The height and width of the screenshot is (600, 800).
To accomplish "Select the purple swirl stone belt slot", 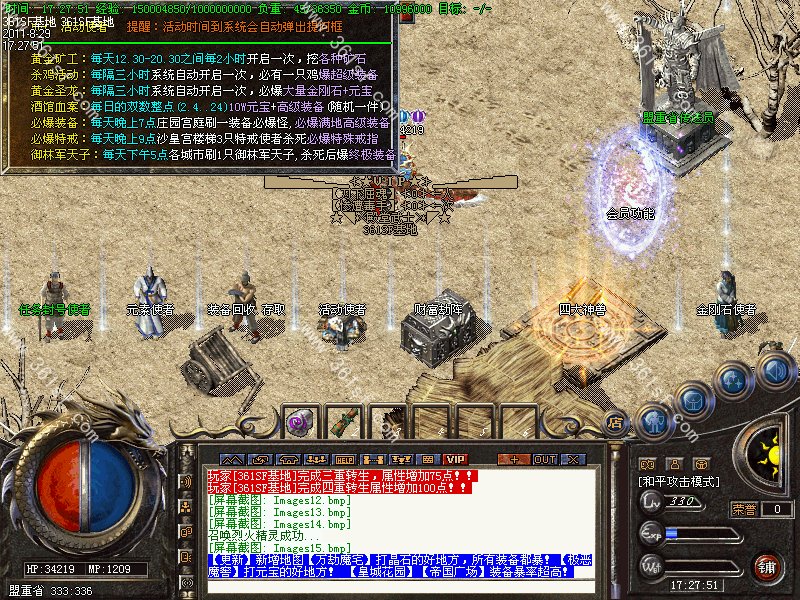I will pyautogui.click(x=298, y=423).
